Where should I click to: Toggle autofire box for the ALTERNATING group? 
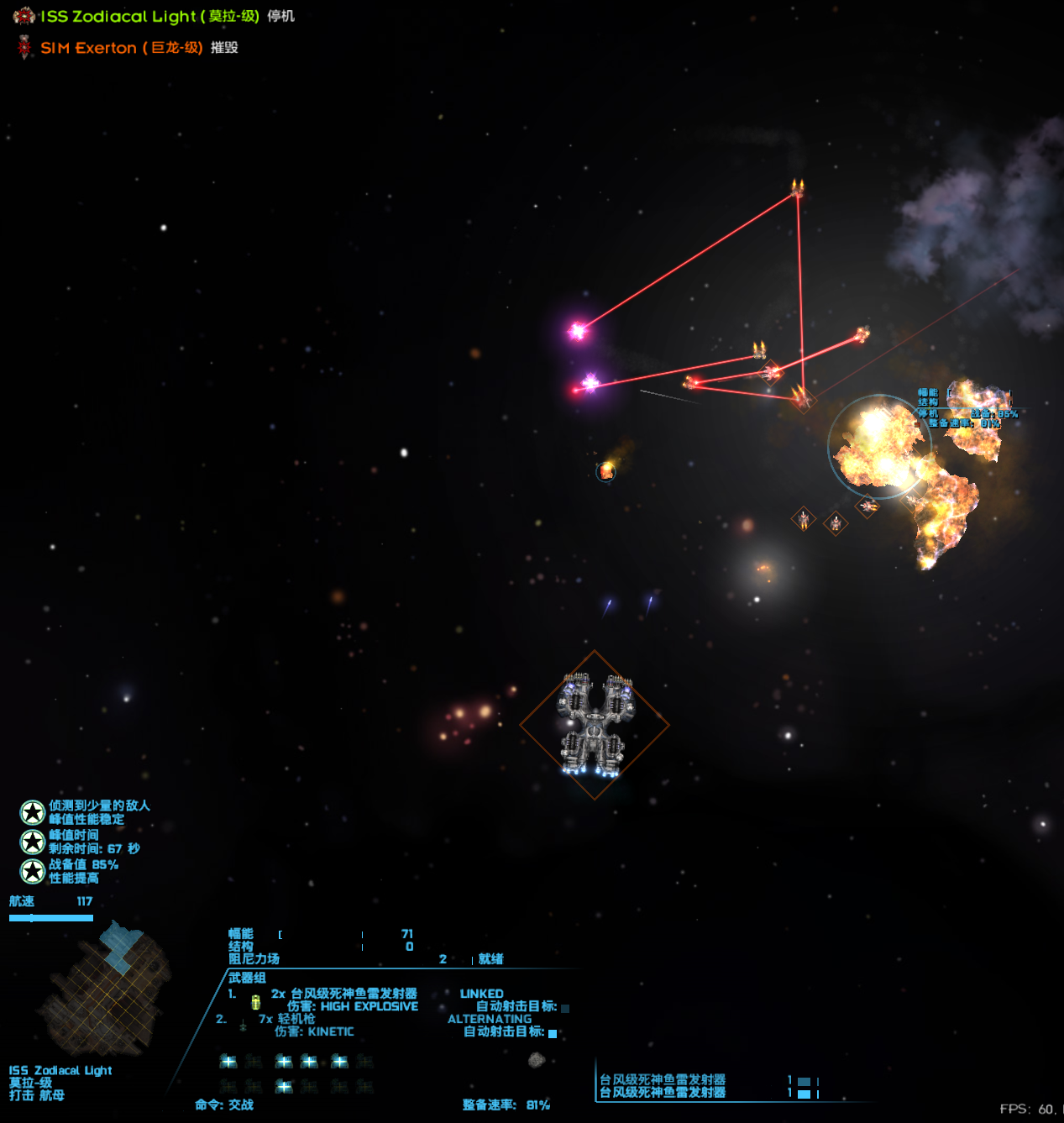(553, 1033)
